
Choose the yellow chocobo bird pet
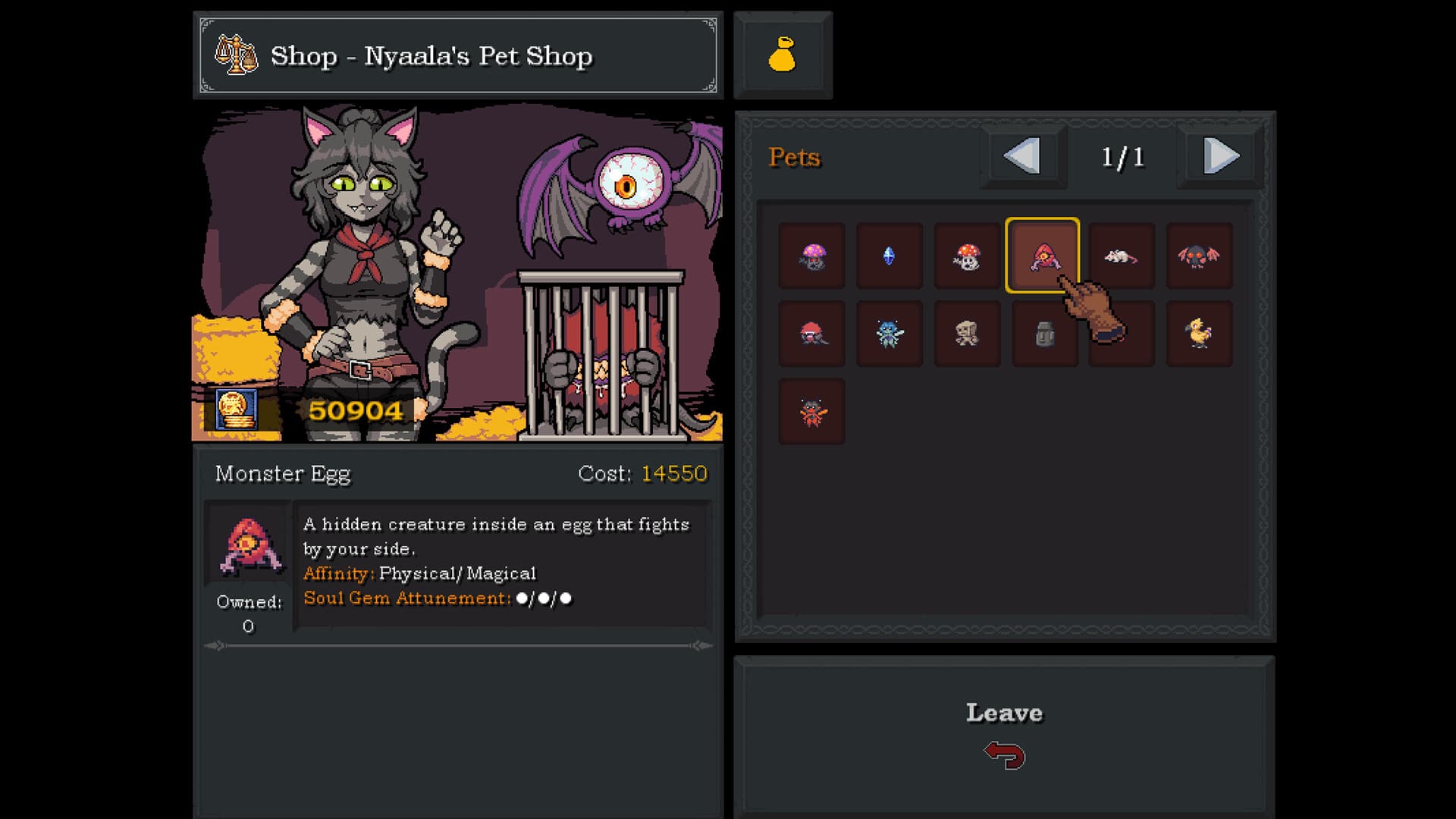1200,334
